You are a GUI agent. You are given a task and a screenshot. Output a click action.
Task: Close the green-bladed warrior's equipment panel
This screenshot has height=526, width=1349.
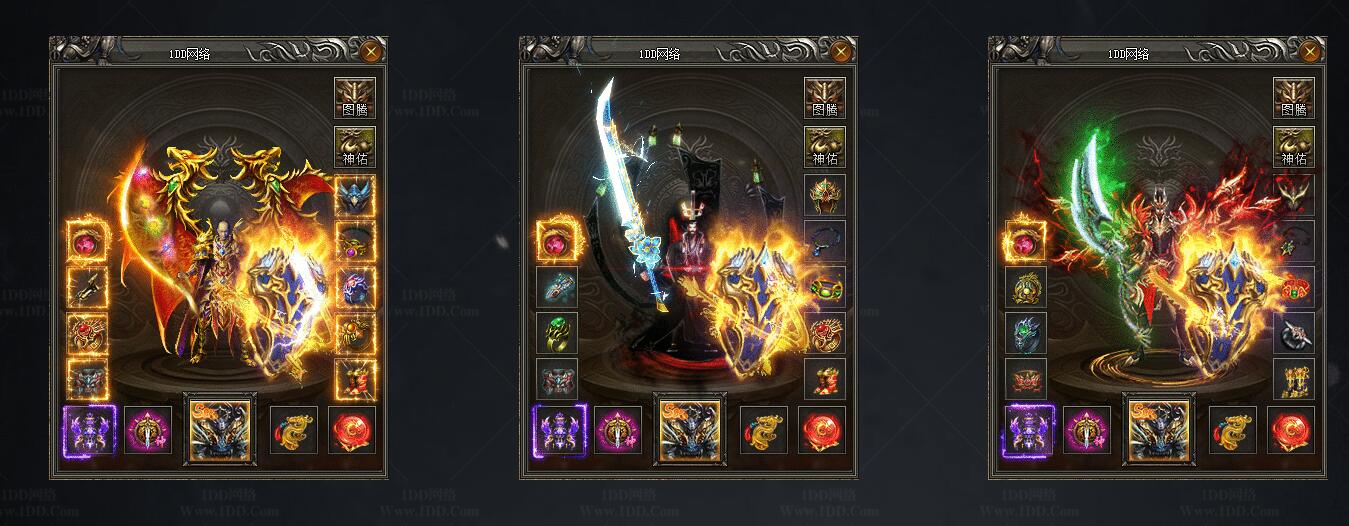click(x=1311, y=51)
